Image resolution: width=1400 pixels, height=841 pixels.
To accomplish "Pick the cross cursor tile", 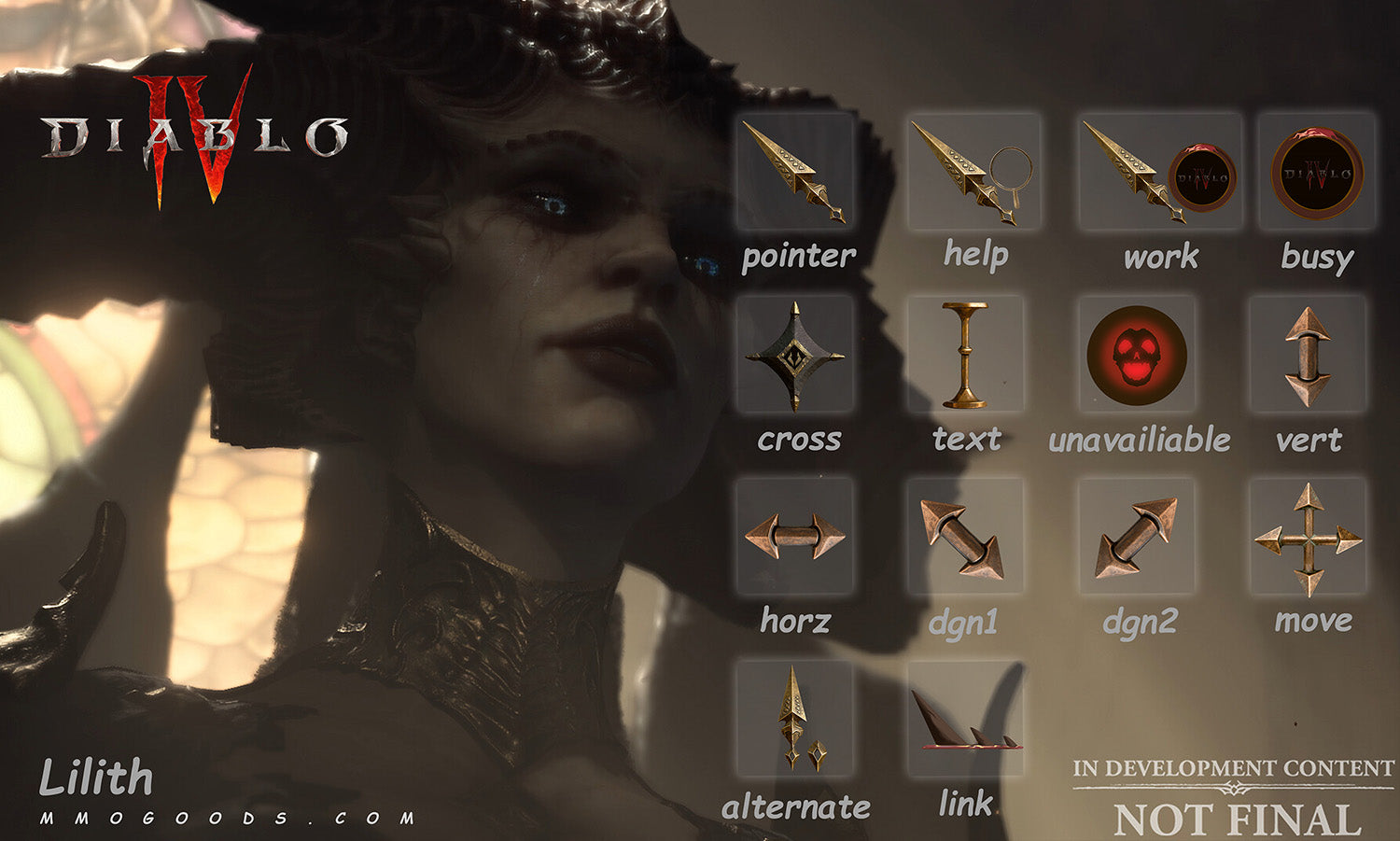I will (x=795, y=356).
